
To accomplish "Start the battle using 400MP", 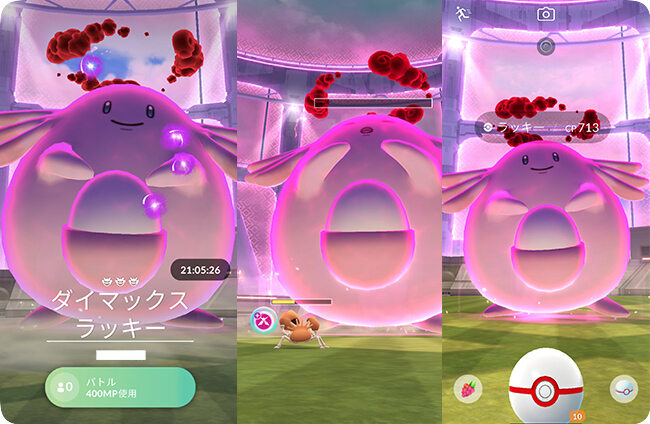I will coord(120,388).
